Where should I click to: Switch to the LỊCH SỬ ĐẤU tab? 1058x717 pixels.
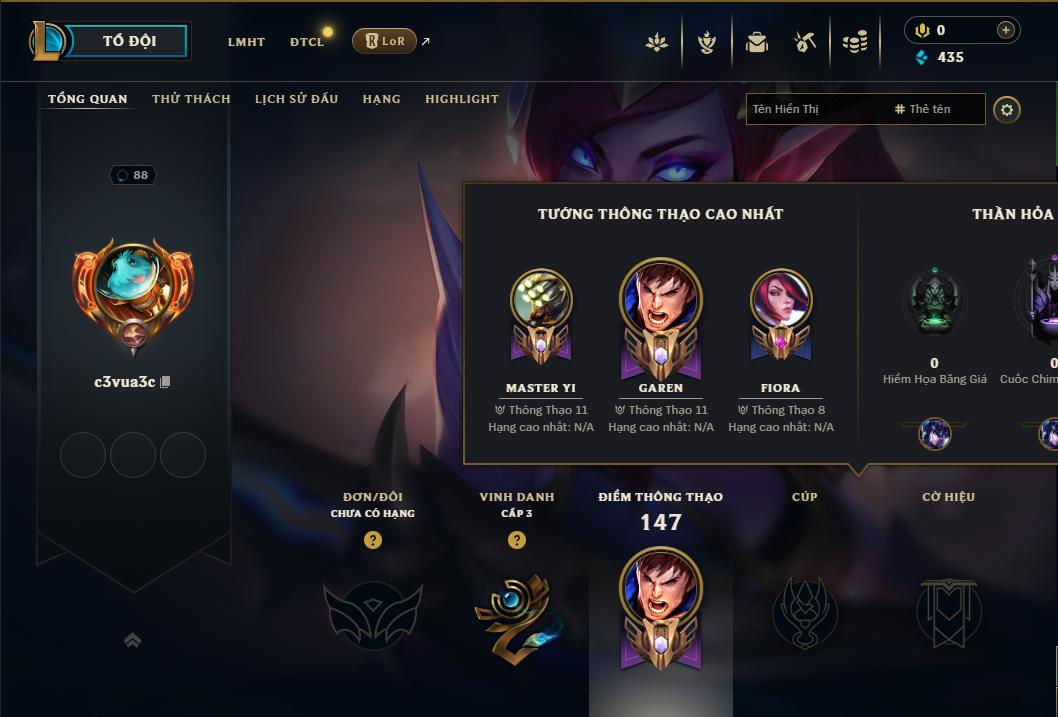tap(296, 99)
